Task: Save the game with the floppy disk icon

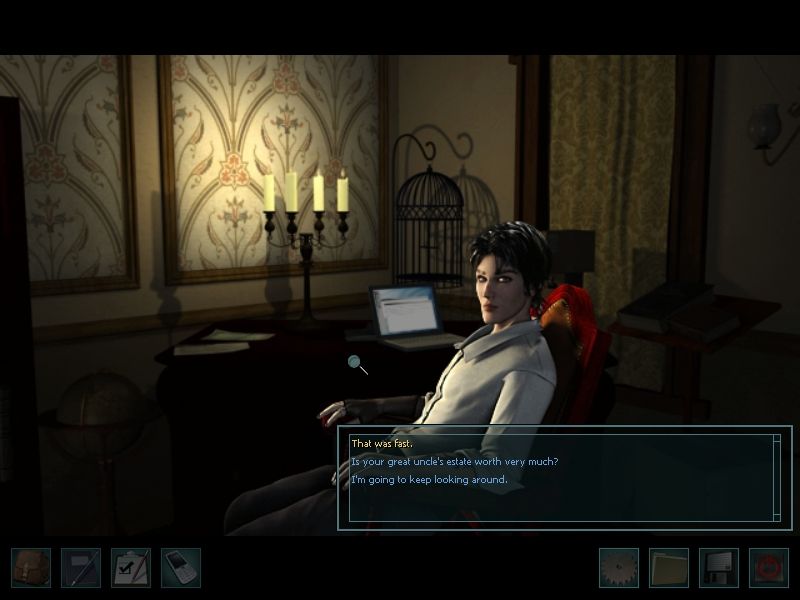Action: pos(718,567)
